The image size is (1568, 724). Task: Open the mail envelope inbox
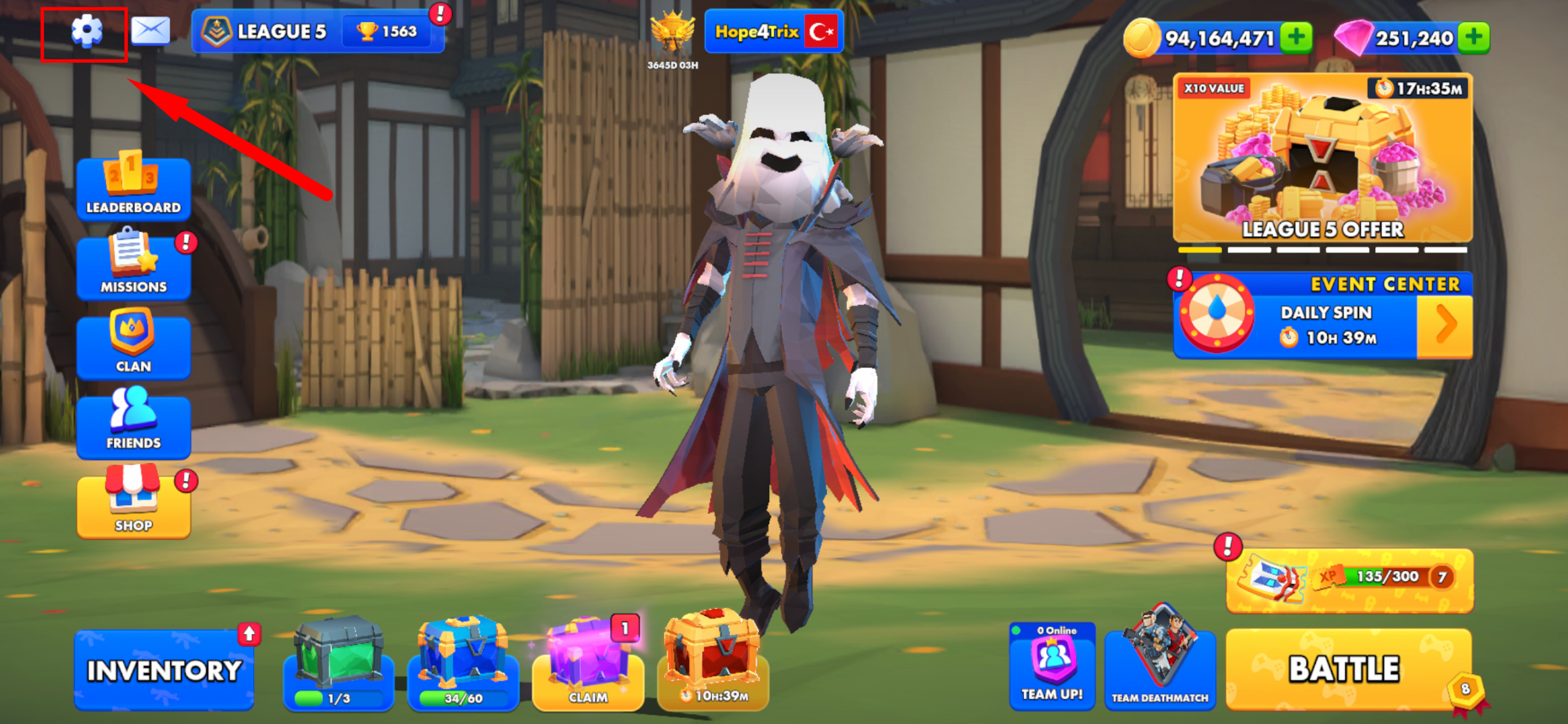[x=150, y=31]
